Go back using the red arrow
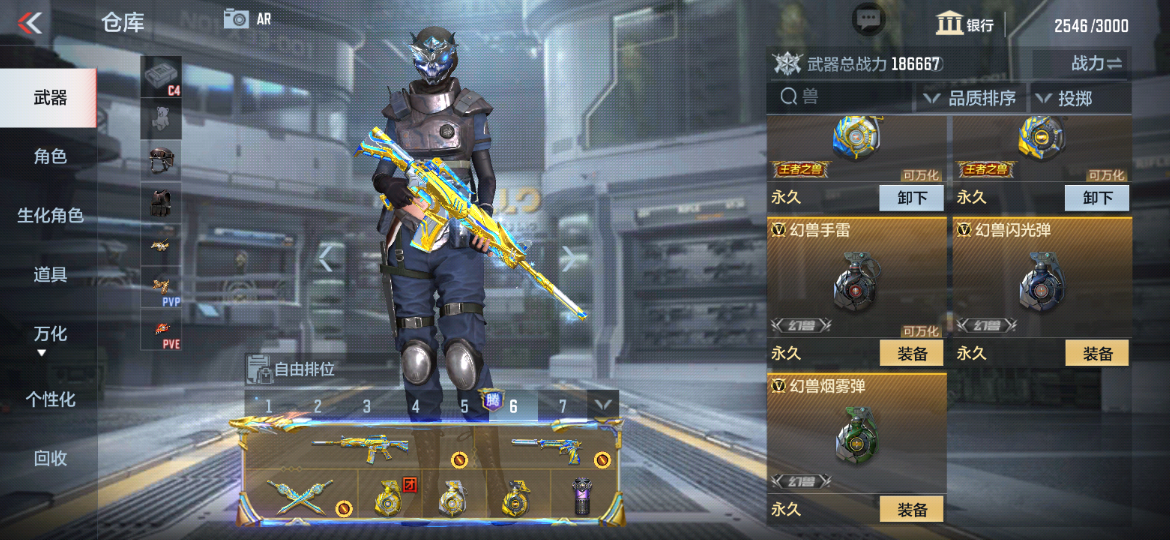Viewport: 1170px width, 540px height. (30, 22)
